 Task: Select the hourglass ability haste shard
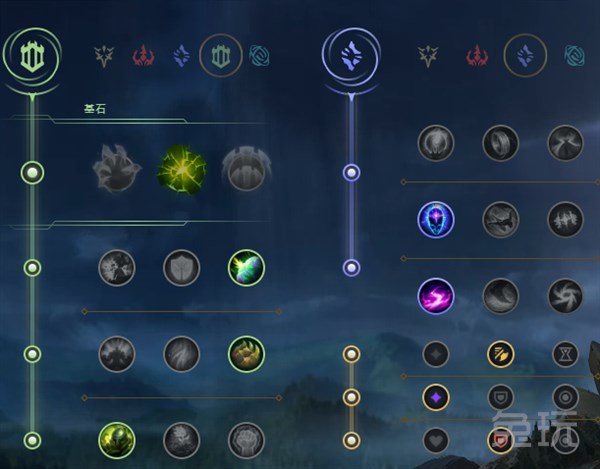[x=565, y=353]
